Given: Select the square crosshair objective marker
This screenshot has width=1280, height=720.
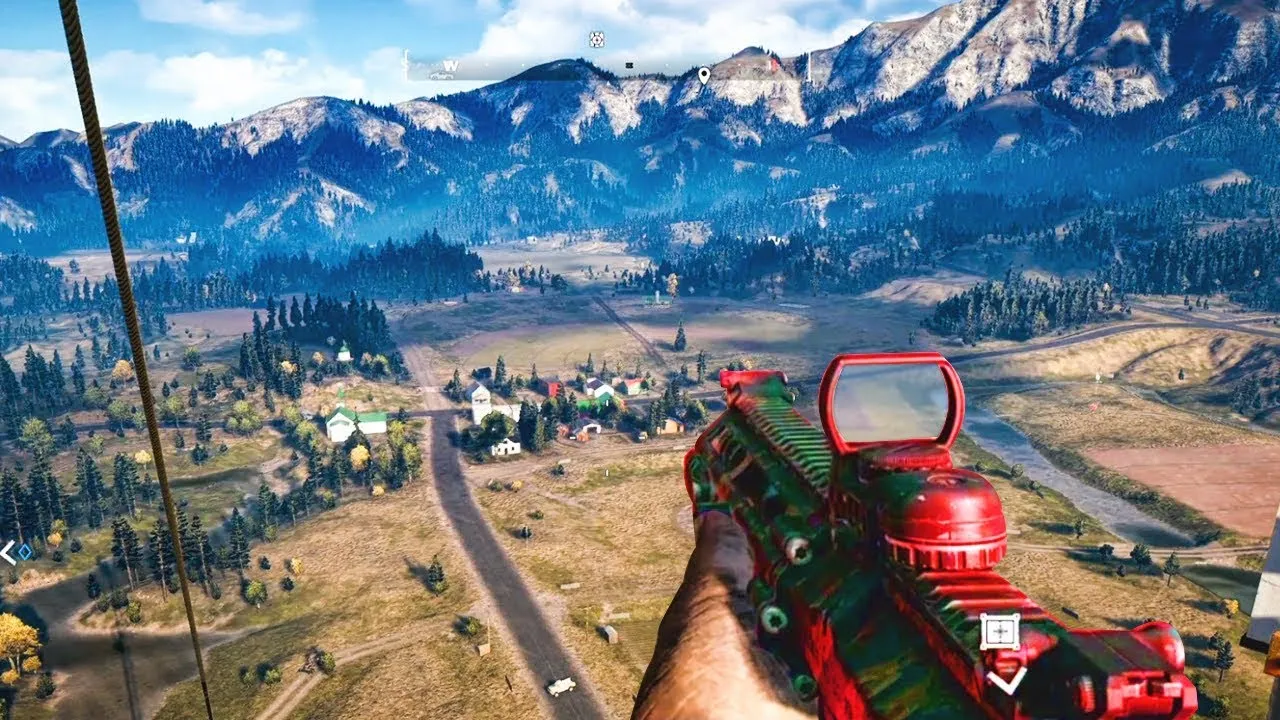Looking at the screenshot, I should [999, 632].
